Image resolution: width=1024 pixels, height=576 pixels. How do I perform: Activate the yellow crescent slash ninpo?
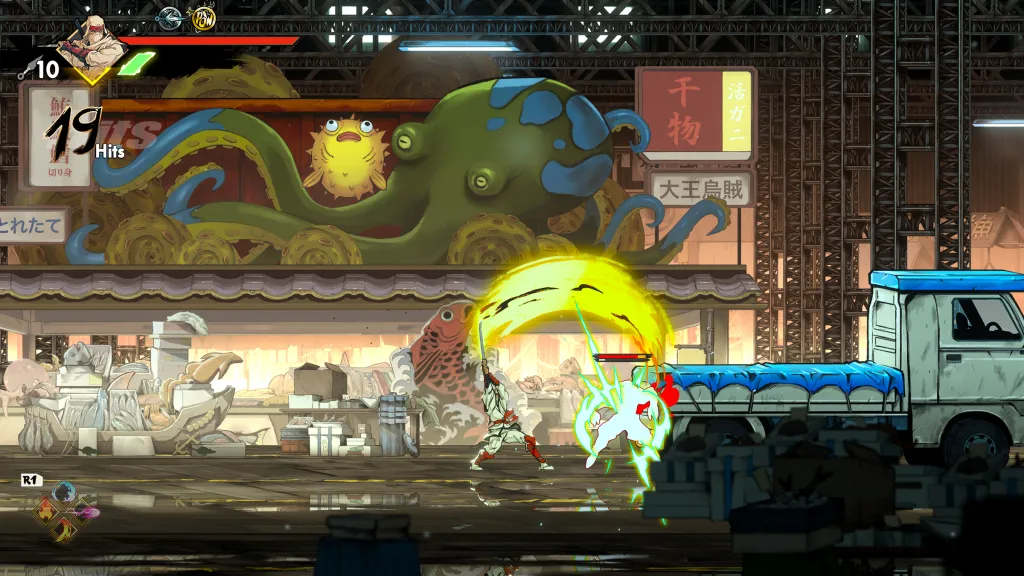tap(64, 529)
